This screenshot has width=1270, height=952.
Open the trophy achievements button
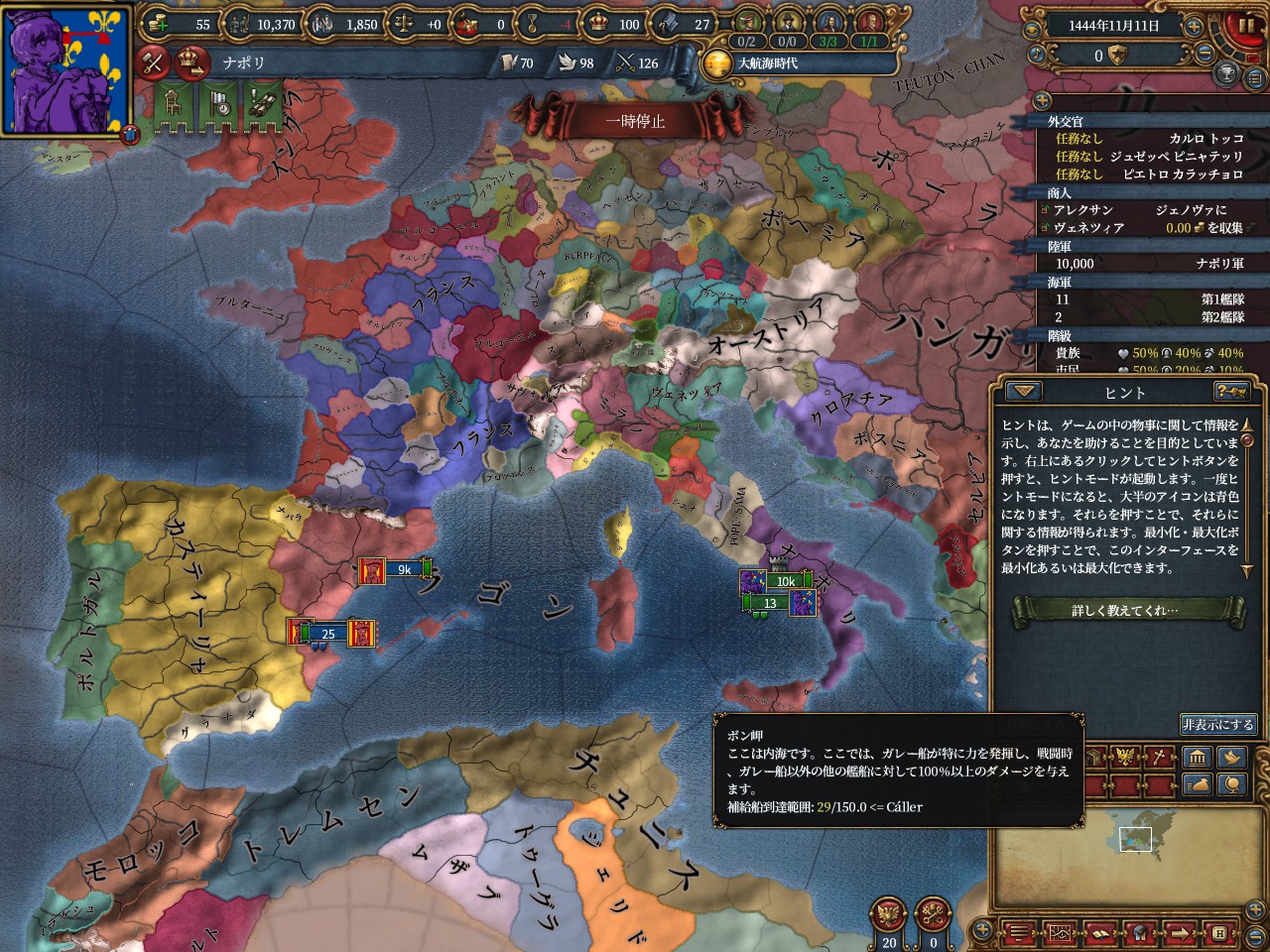(1226, 74)
